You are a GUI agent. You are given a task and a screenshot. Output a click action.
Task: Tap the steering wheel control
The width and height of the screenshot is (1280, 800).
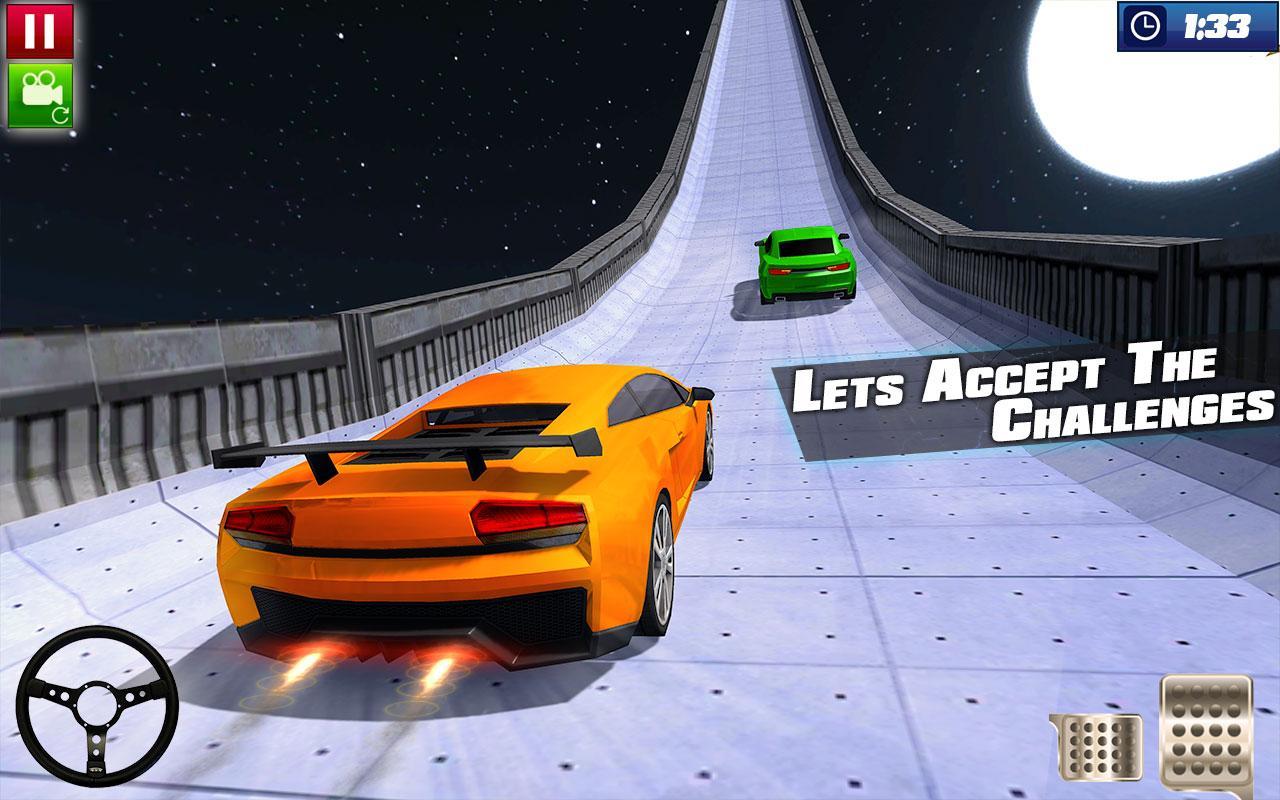(x=98, y=707)
